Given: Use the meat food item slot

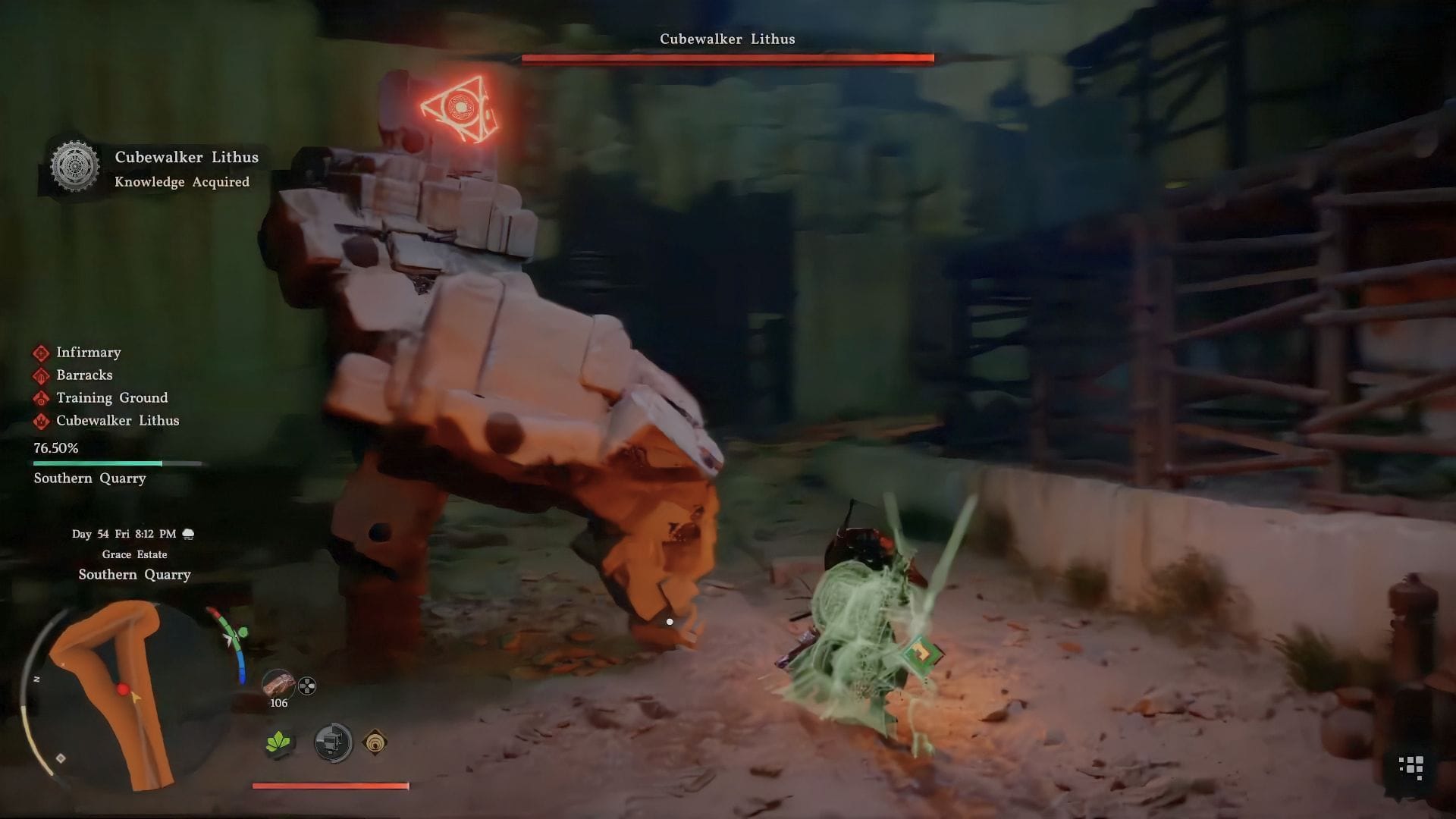Looking at the screenshot, I should [x=278, y=685].
